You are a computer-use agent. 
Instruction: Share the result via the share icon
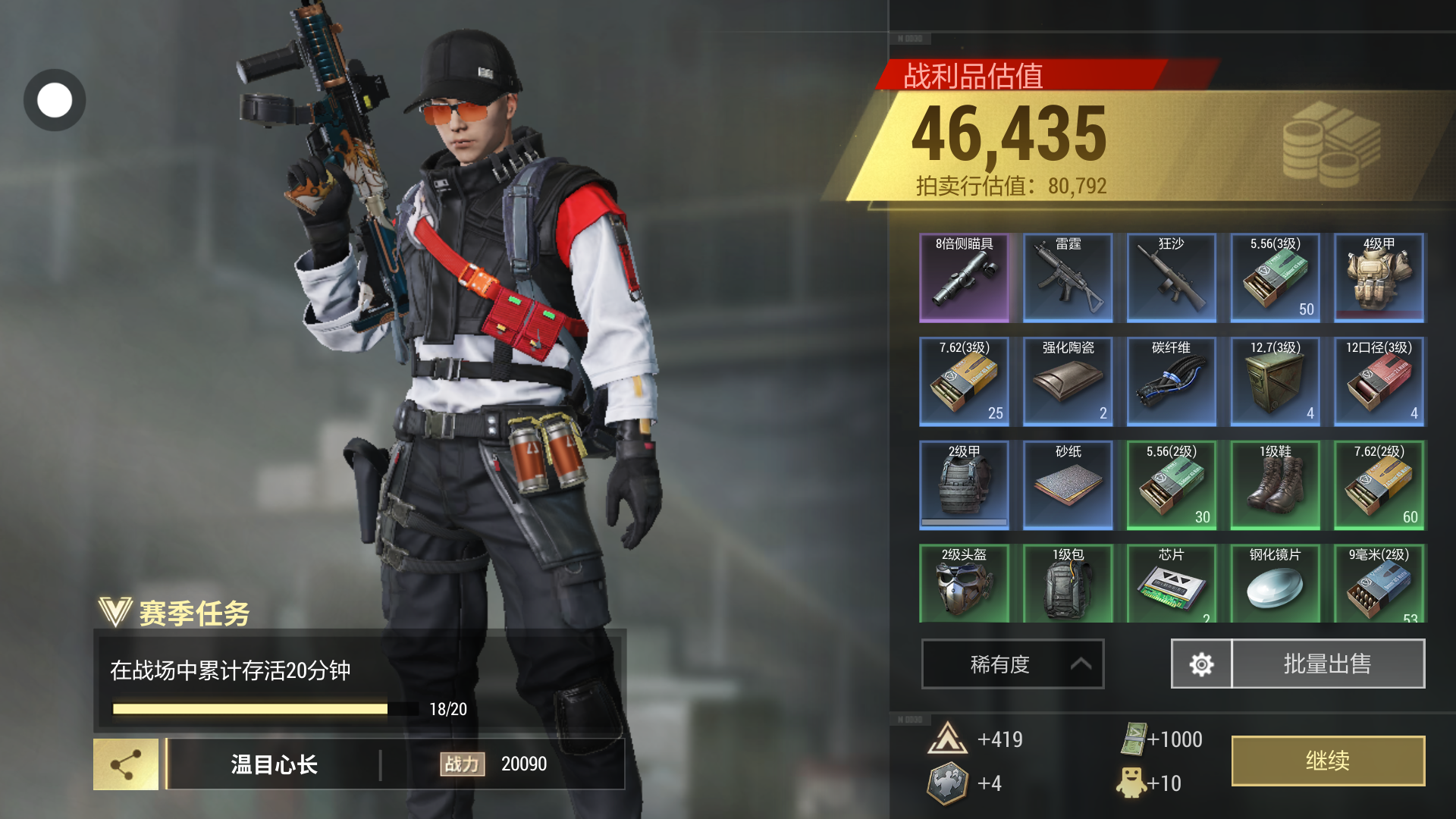[x=126, y=764]
